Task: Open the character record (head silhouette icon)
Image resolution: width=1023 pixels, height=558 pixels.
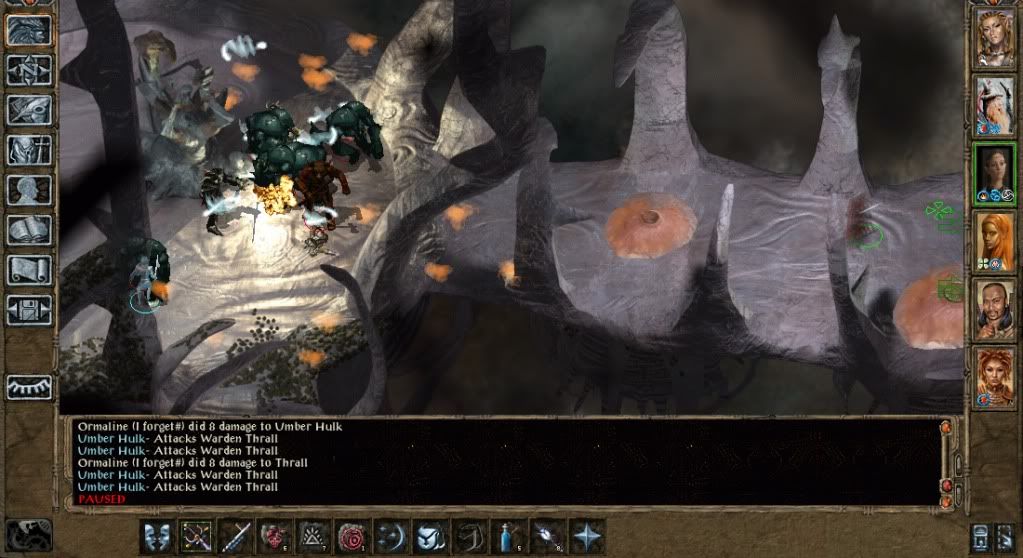Action: tap(29, 190)
